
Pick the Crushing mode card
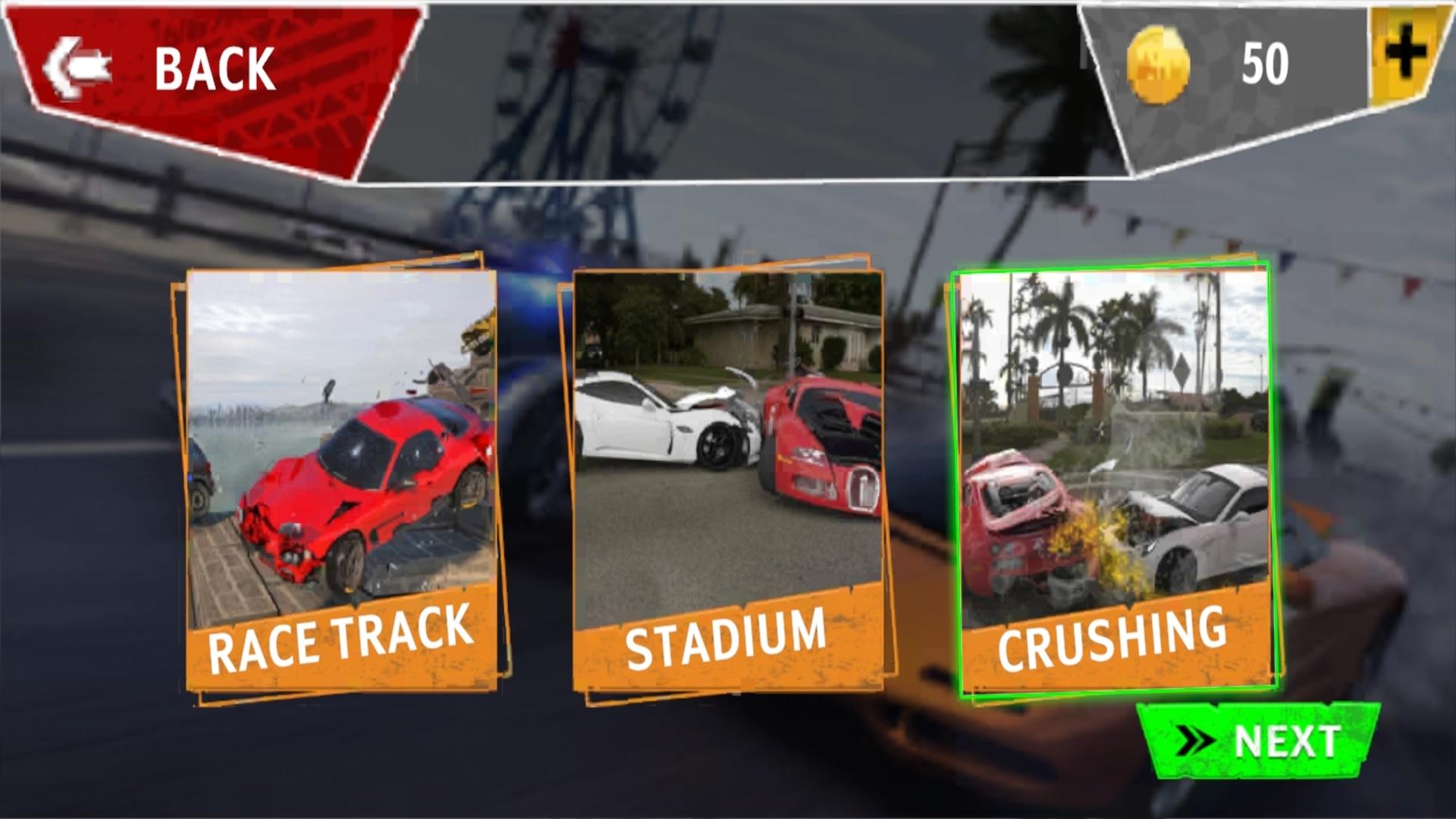coord(1115,479)
